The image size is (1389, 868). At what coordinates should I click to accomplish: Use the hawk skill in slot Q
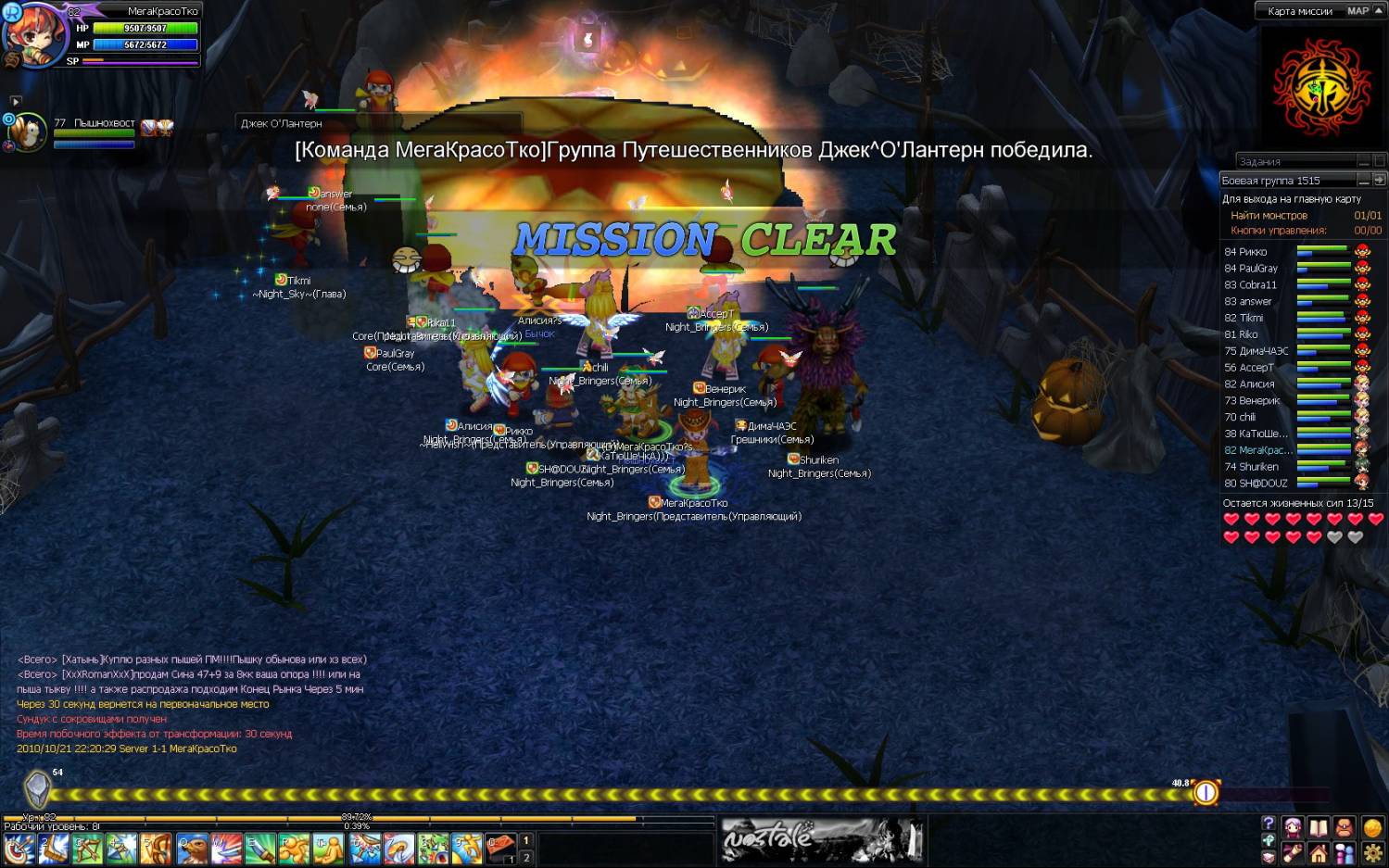pyautogui.click(x=193, y=848)
